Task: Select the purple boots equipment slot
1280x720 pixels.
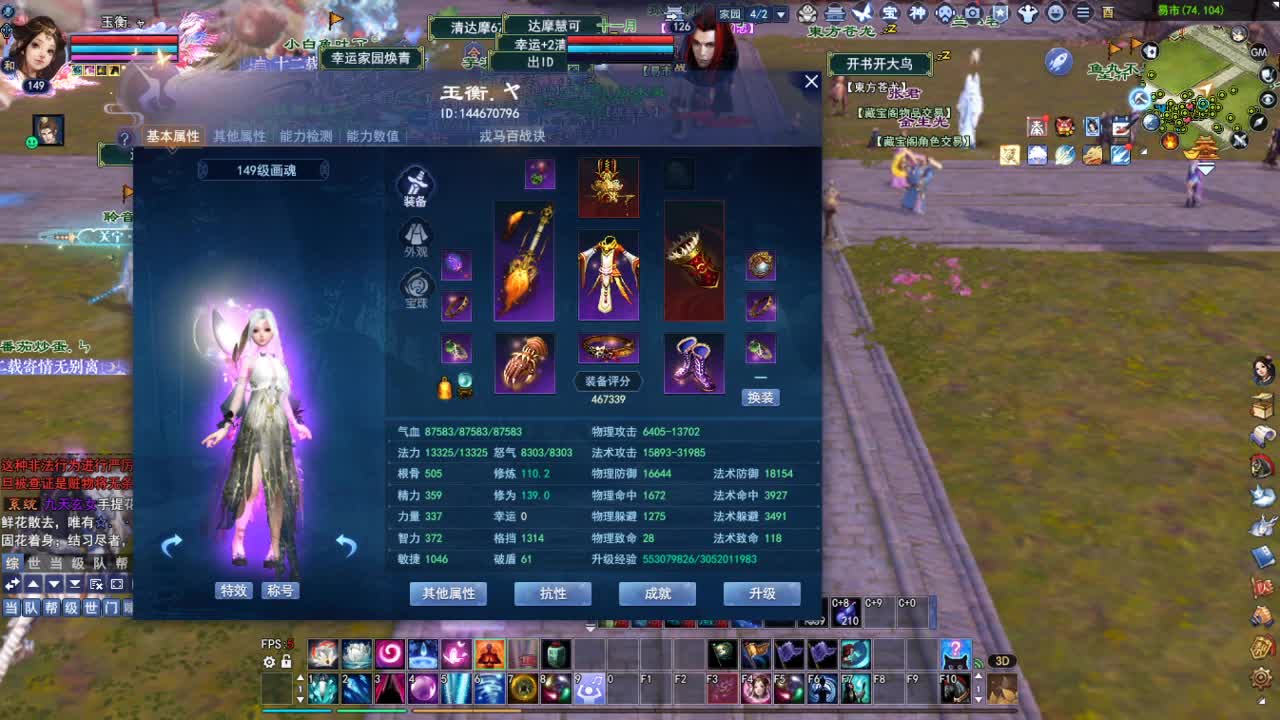Action: tap(694, 362)
